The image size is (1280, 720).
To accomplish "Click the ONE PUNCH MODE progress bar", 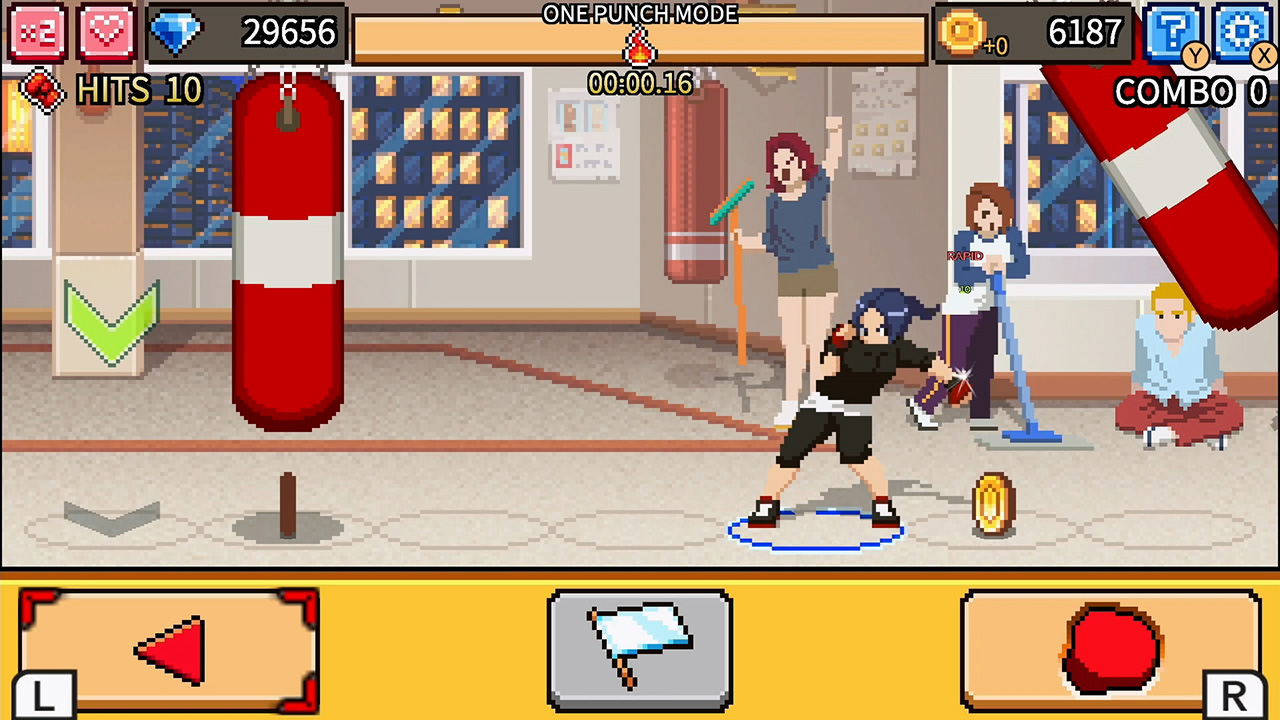I will coord(640,38).
